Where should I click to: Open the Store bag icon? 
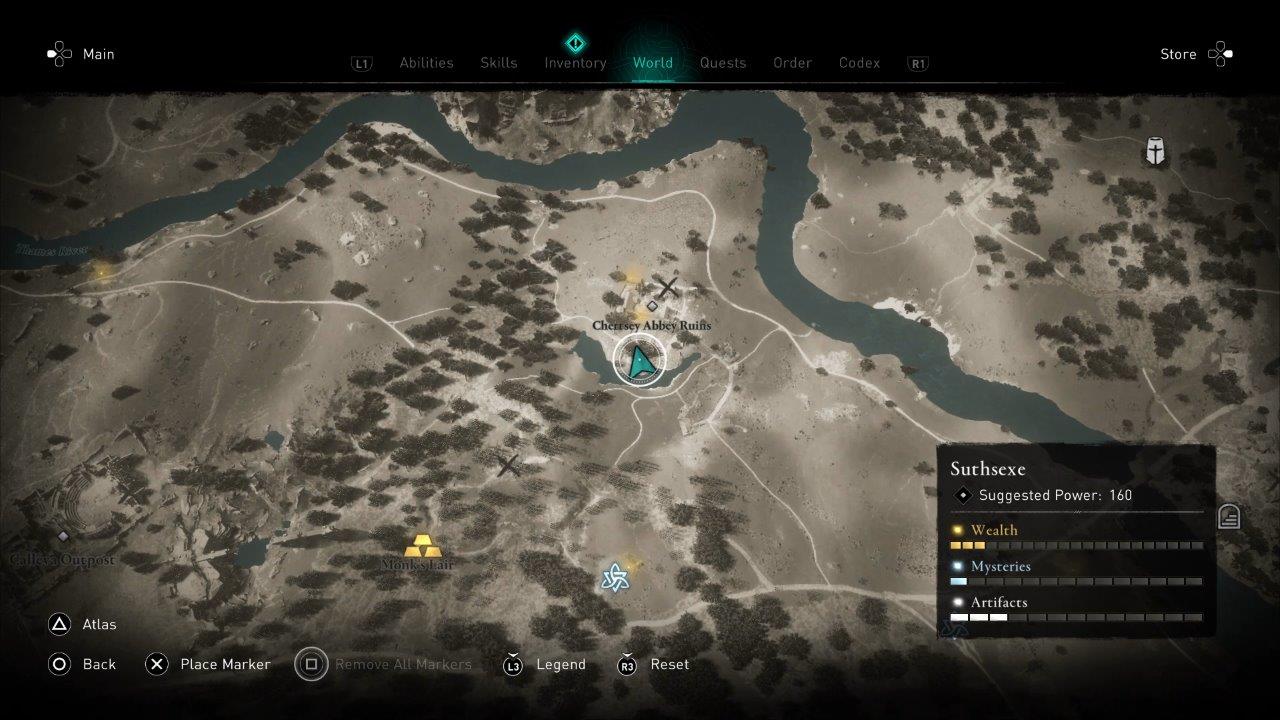tap(1220, 54)
